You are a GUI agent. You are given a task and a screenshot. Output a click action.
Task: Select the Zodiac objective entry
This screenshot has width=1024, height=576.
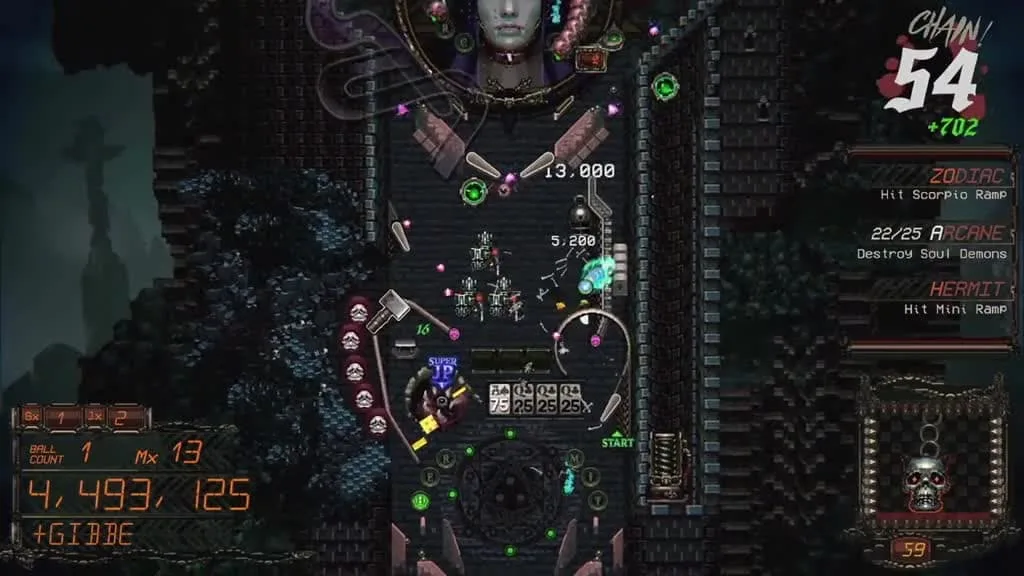(933, 184)
